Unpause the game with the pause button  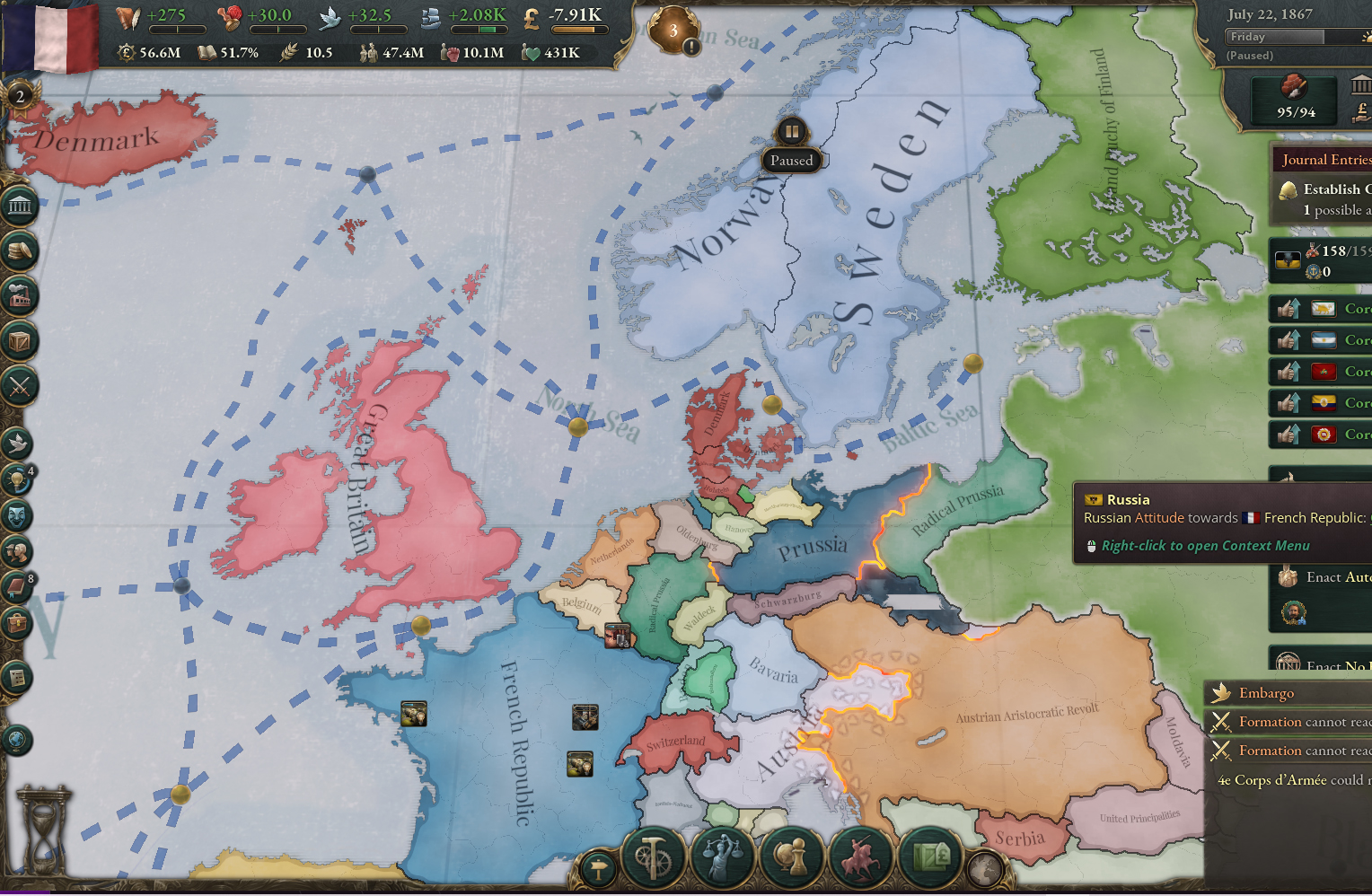tap(791, 131)
